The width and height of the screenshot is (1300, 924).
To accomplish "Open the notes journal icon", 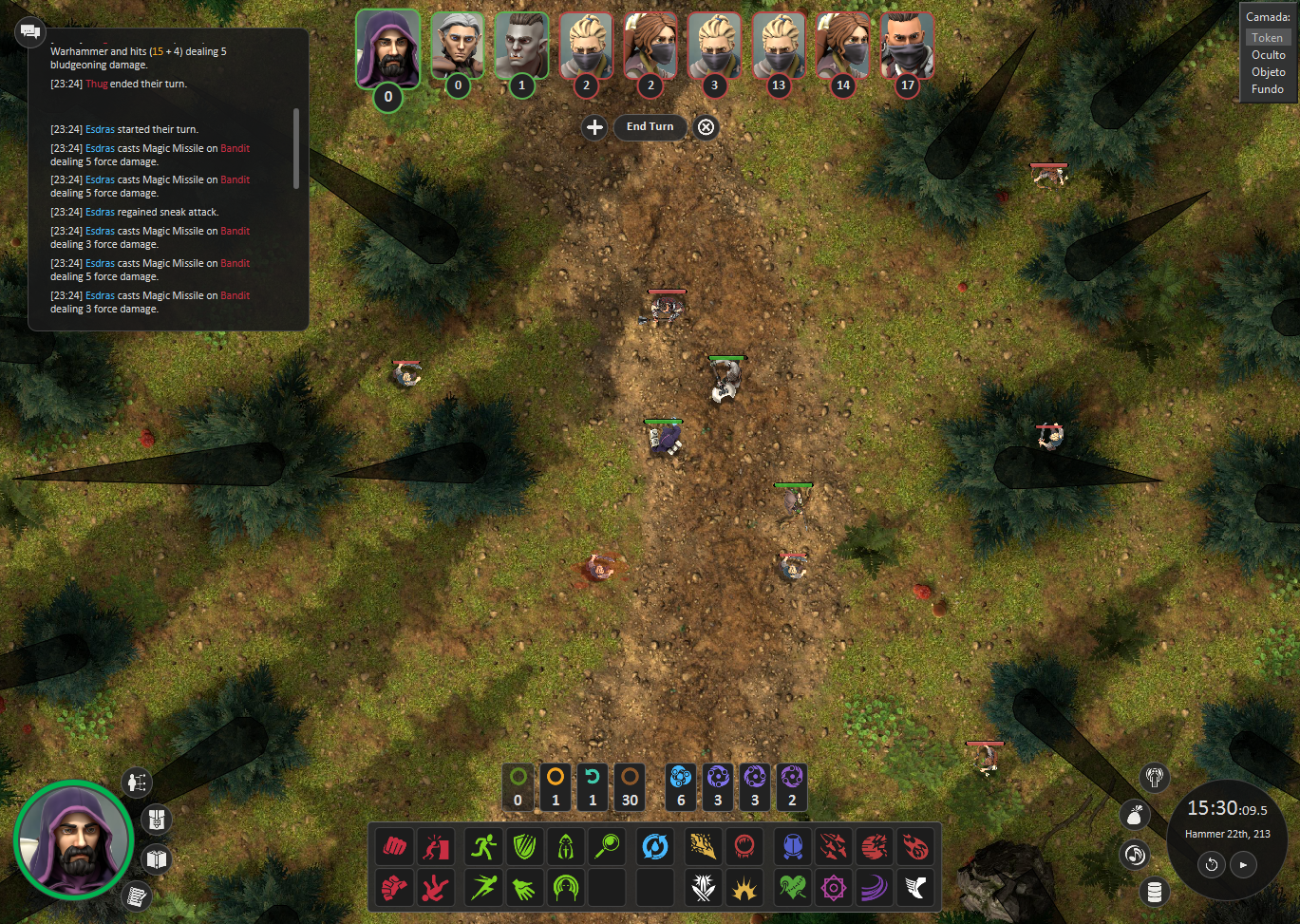I will pos(137,896).
